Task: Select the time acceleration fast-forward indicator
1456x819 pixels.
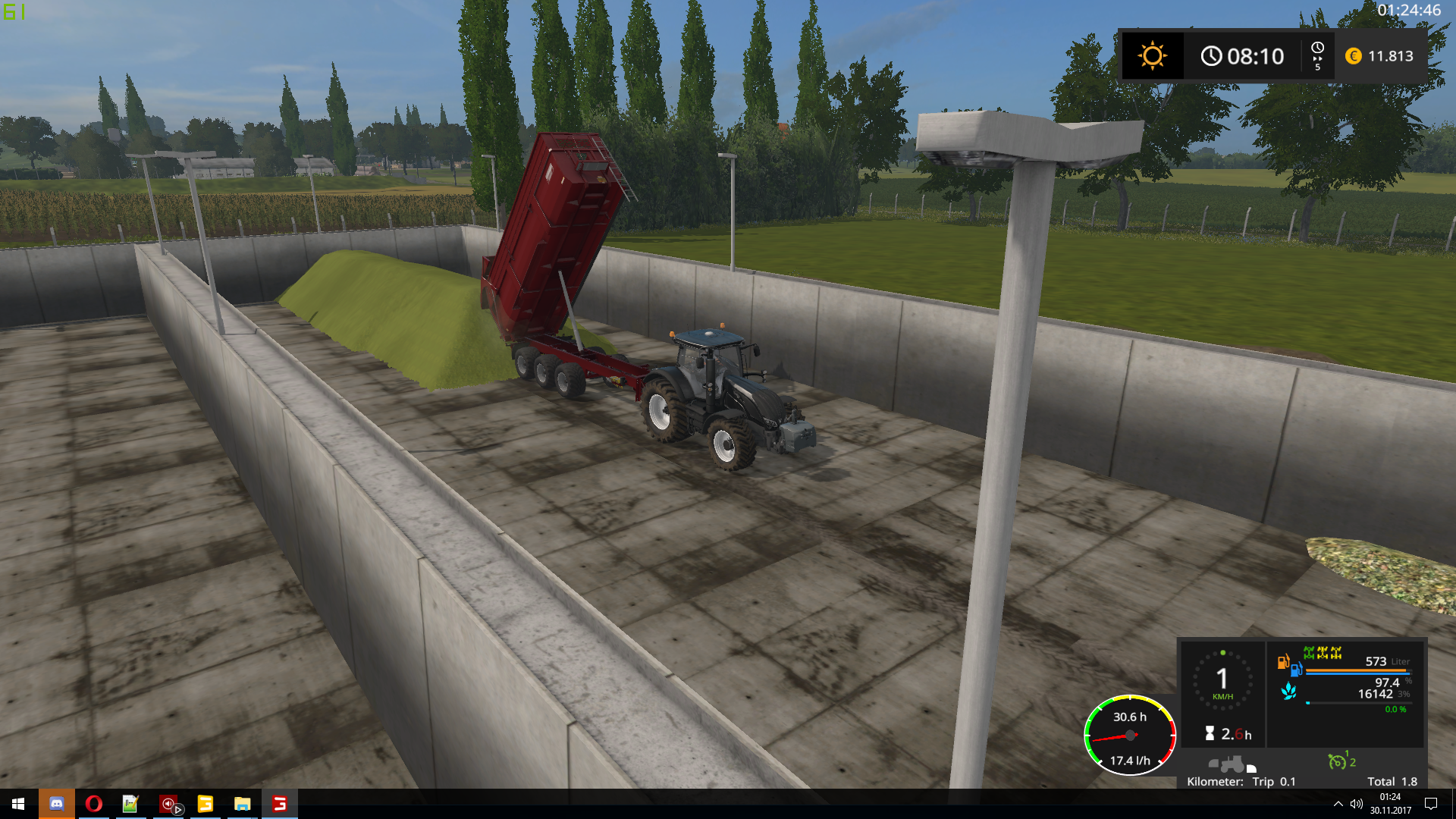Action: point(1317,56)
